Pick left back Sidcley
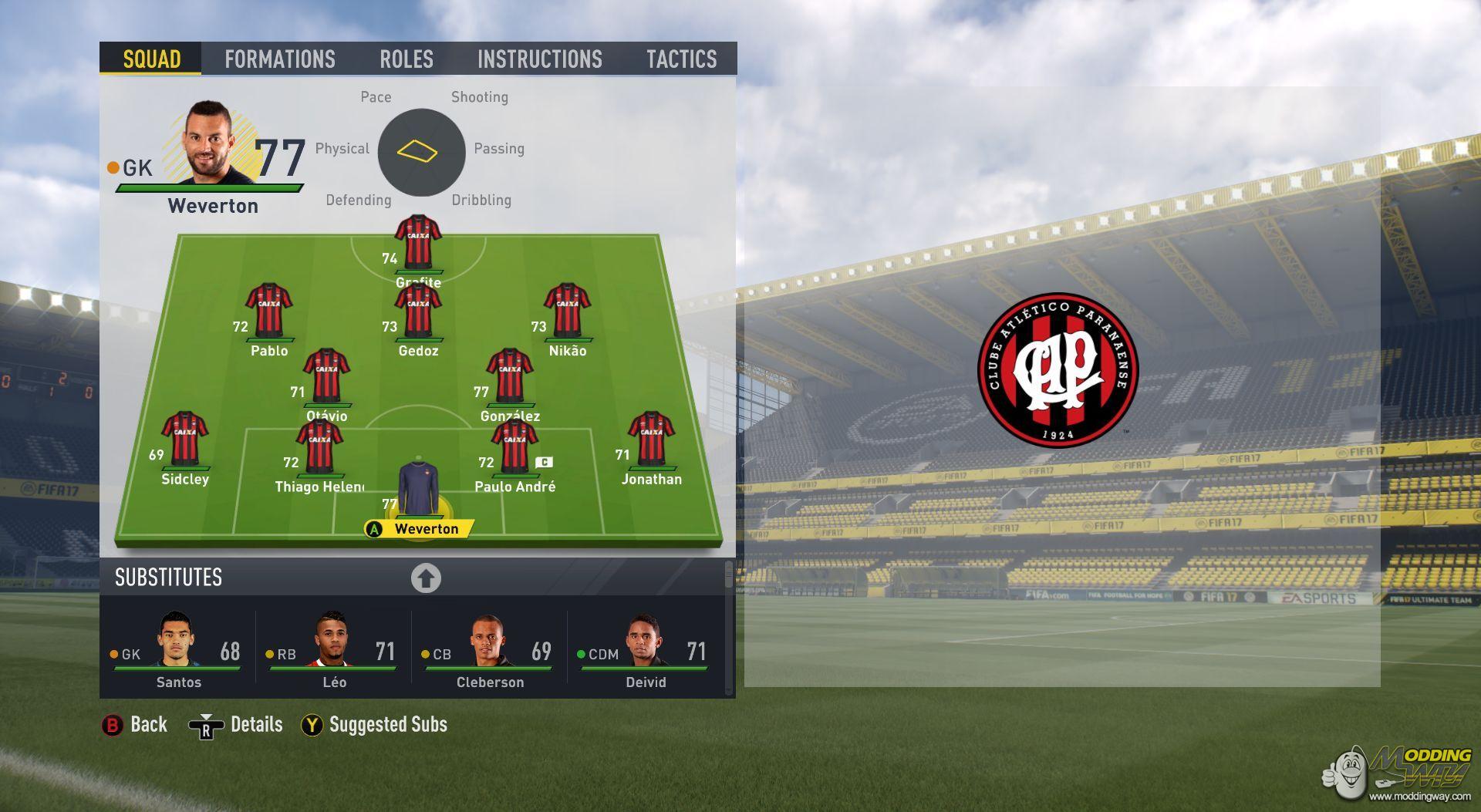The image size is (1481, 812). click(x=185, y=439)
